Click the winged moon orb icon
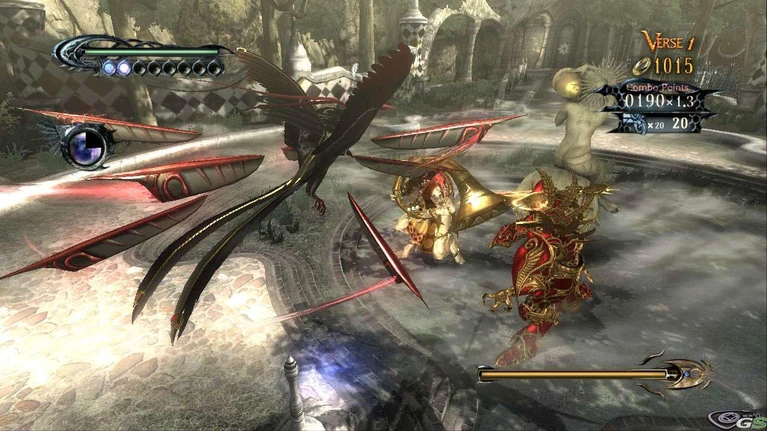This screenshot has height=431, width=767. 83,145
